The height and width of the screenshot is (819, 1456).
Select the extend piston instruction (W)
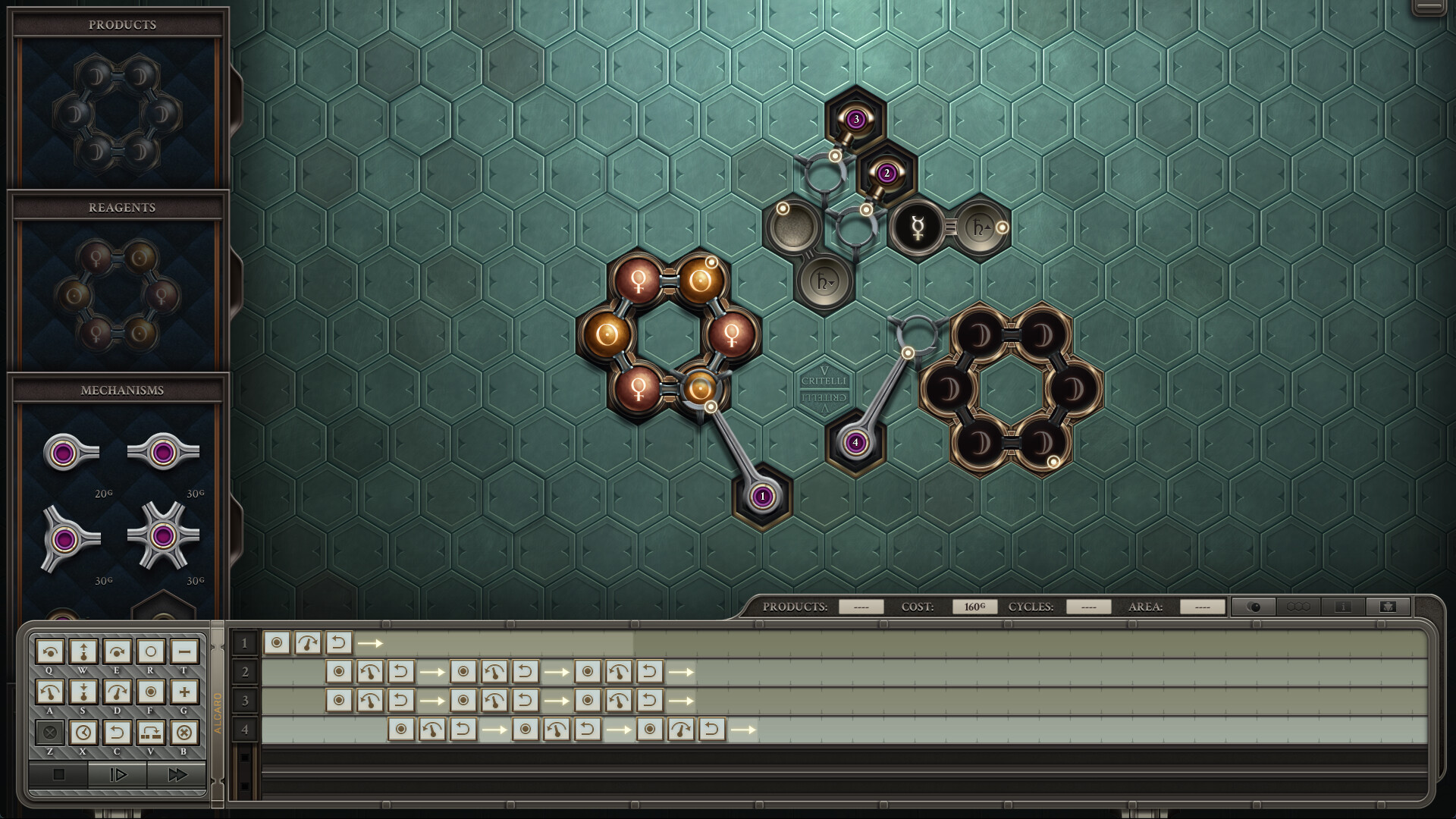[83, 651]
